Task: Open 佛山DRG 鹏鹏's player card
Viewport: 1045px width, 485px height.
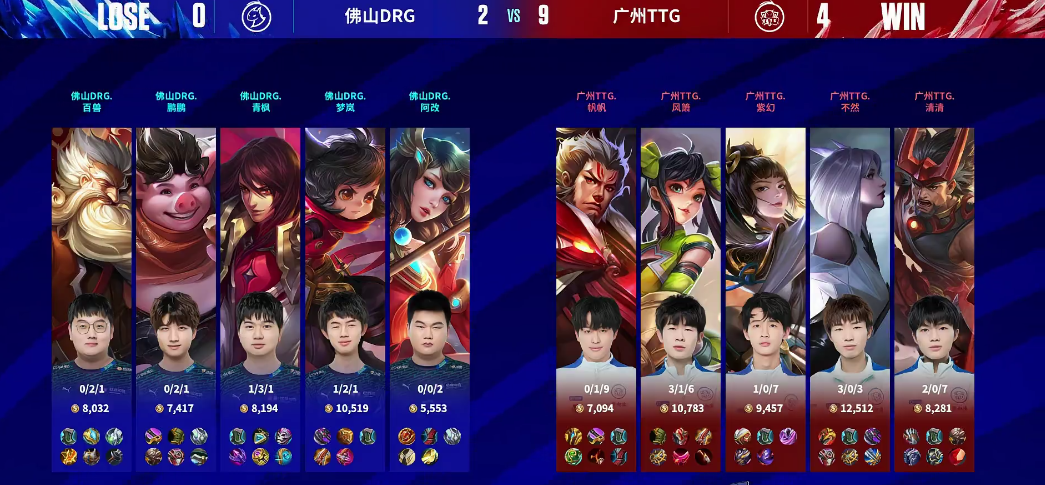Action: [x=176, y=298]
